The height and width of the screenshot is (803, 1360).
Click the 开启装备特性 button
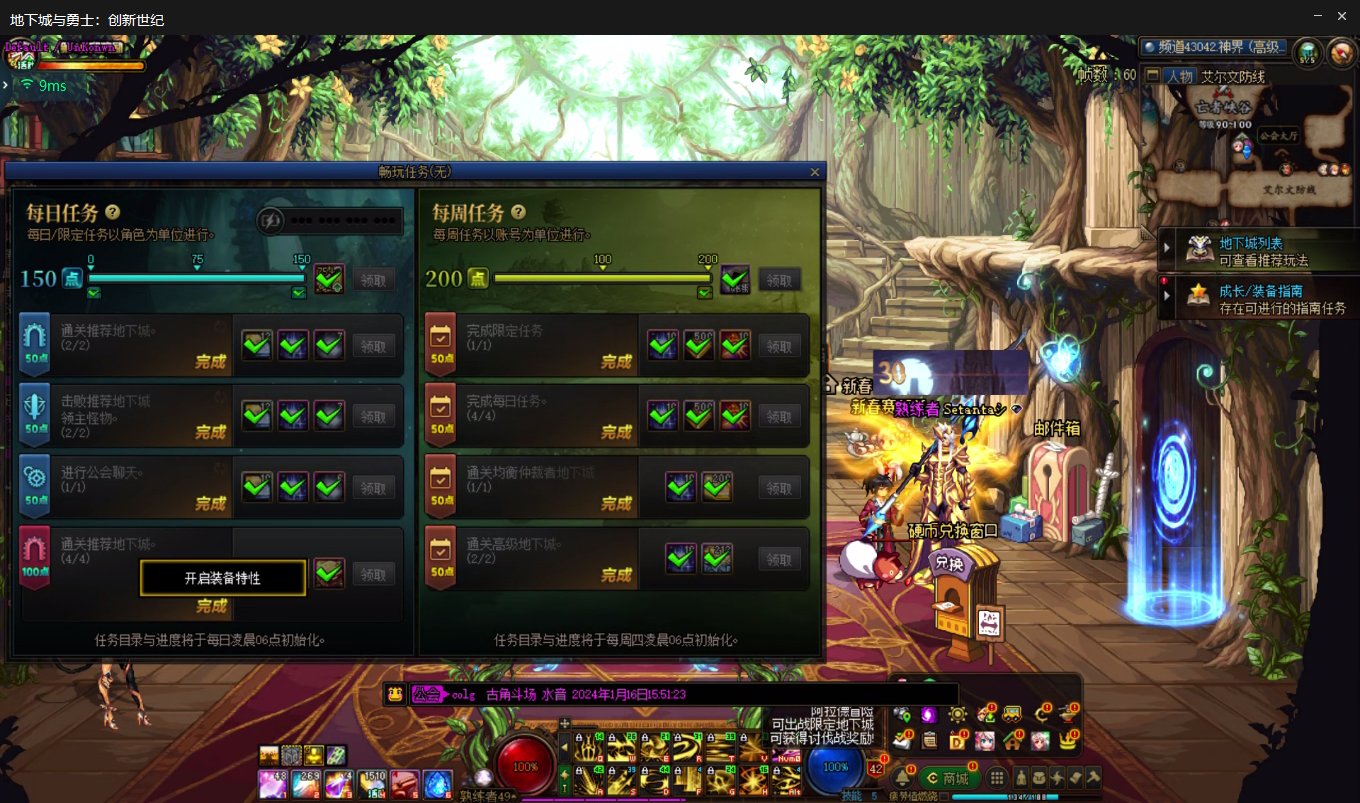[x=222, y=578]
